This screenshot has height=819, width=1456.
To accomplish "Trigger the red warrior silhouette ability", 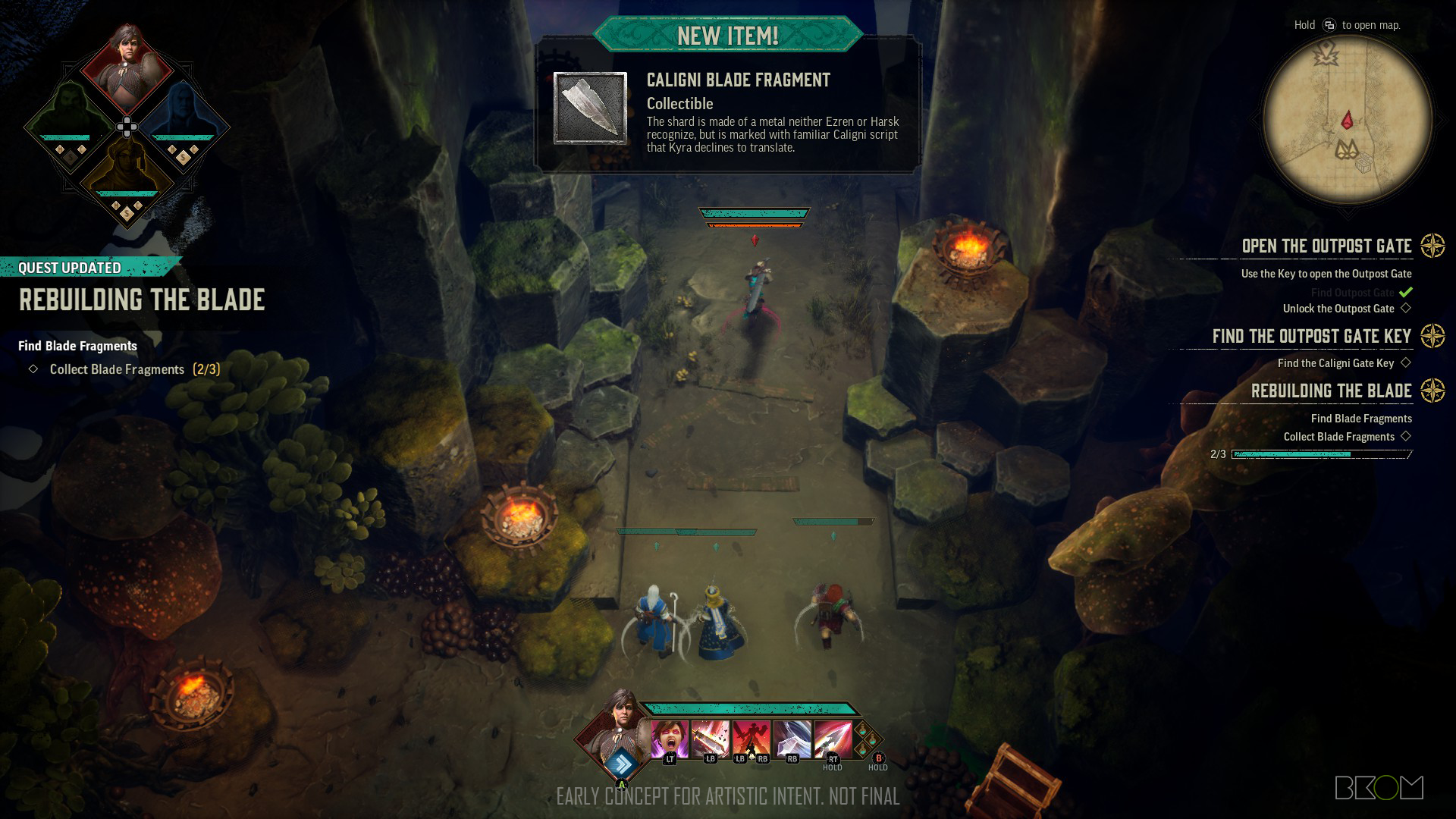I will click(751, 738).
